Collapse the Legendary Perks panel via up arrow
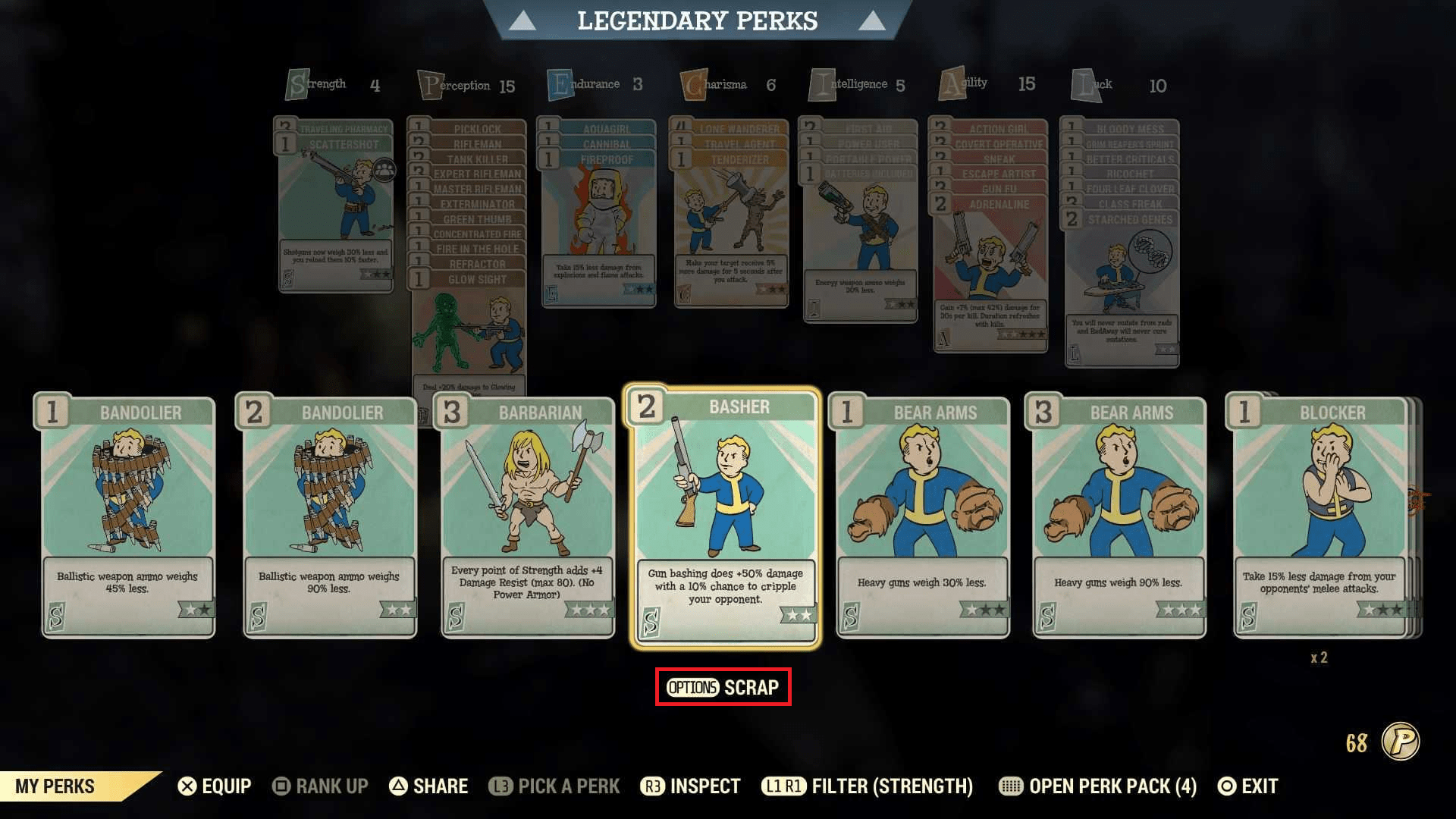 click(522, 20)
